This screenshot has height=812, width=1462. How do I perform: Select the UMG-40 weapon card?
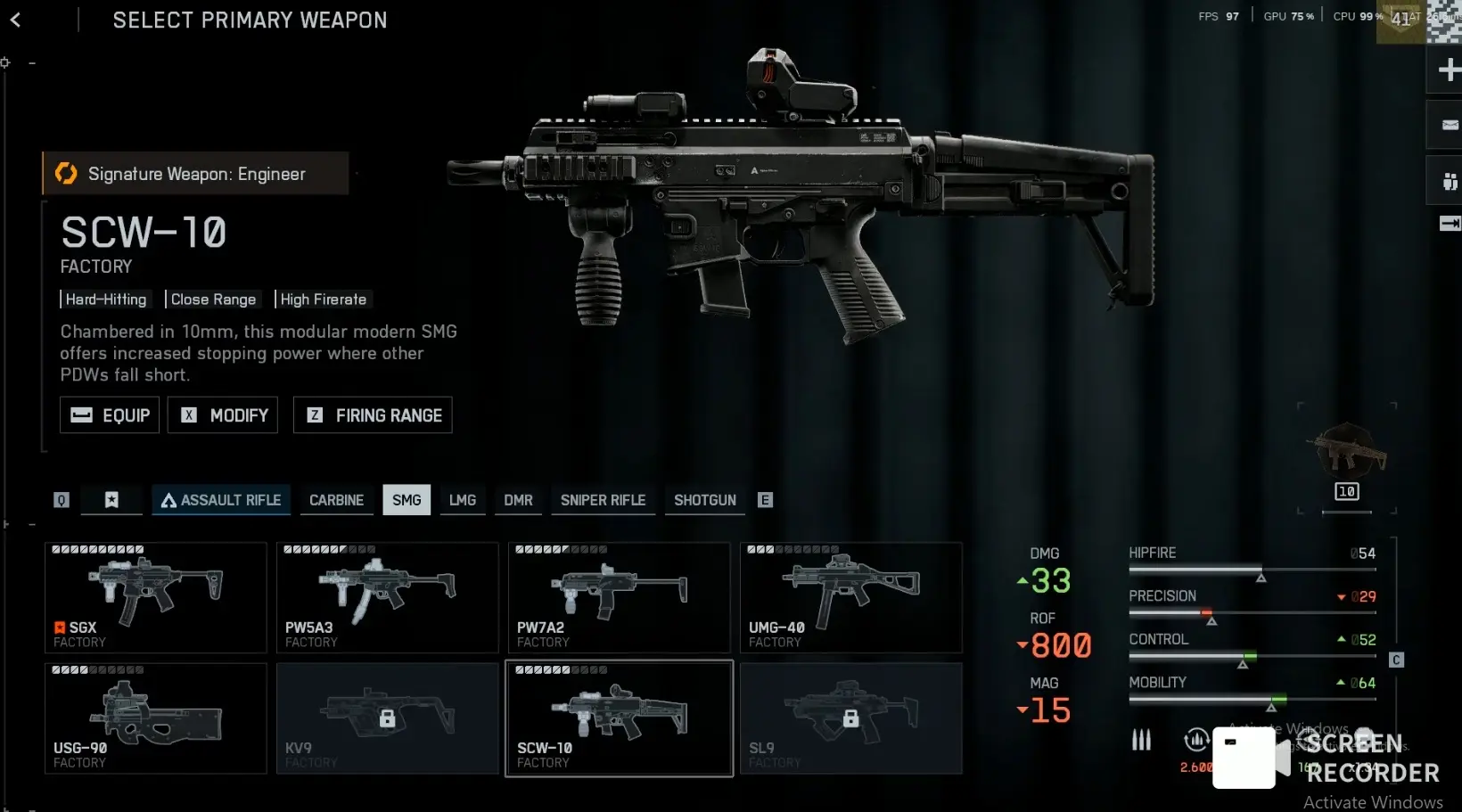pyautogui.click(x=851, y=597)
